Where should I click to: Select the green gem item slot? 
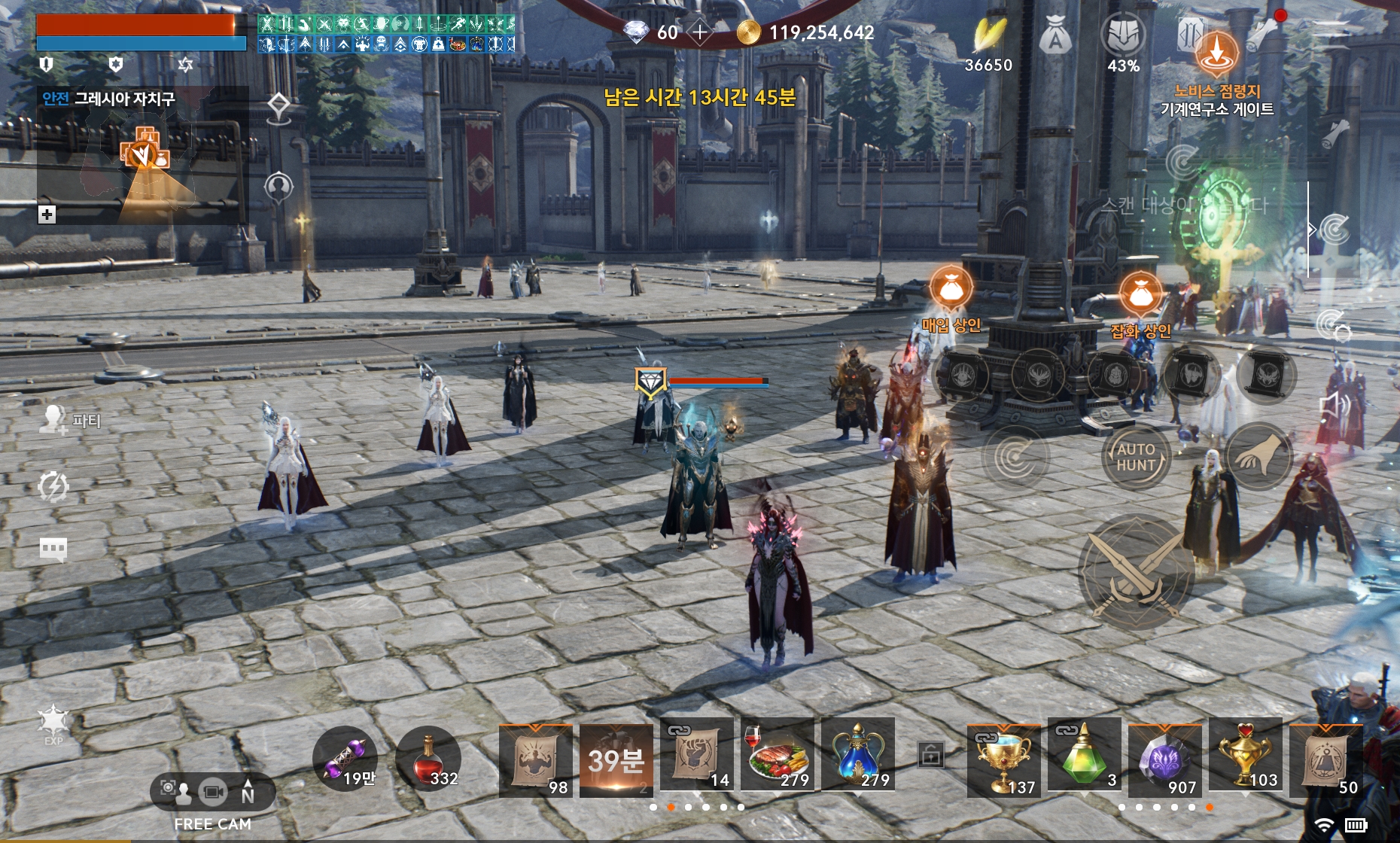coord(1084,756)
